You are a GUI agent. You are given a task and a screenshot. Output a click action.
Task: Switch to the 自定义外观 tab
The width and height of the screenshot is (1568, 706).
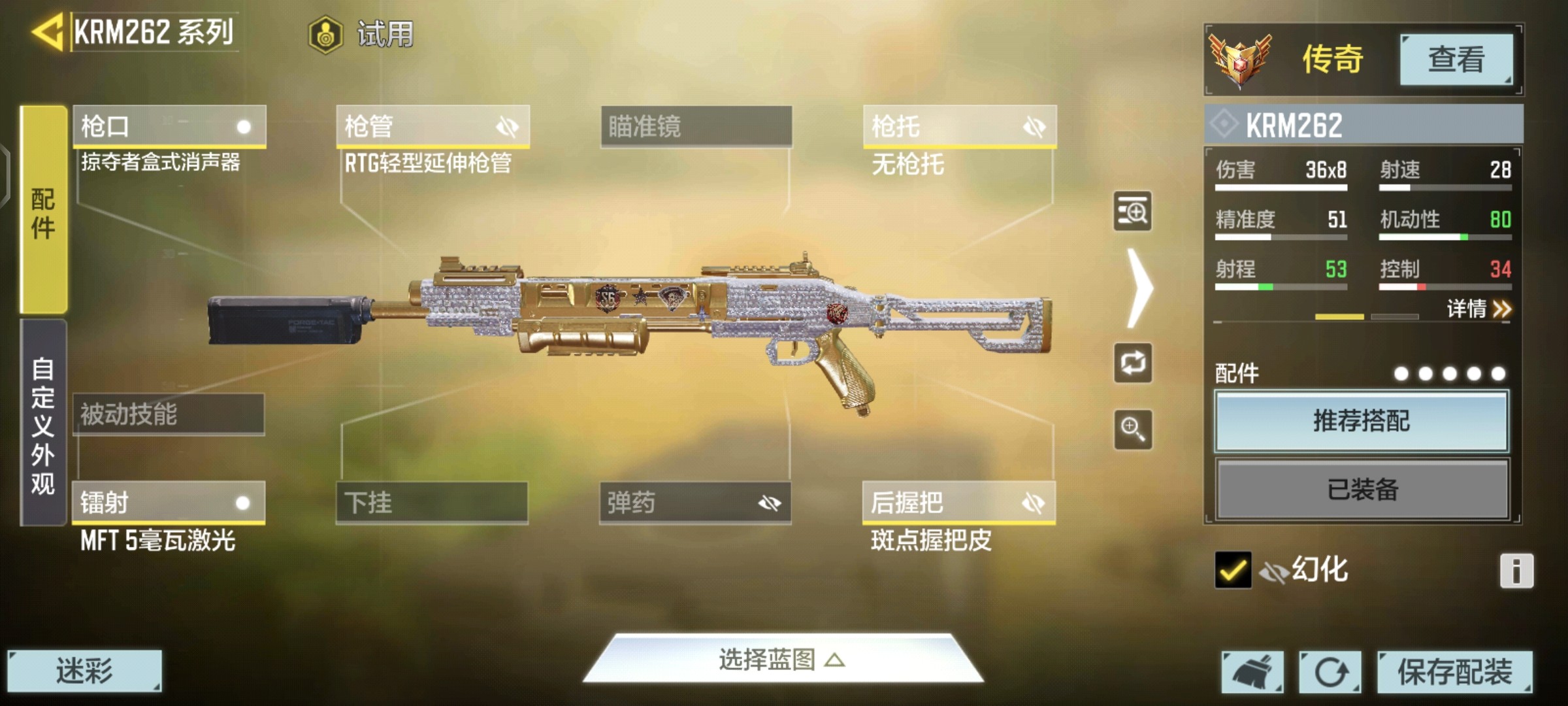(x=43, y=424)
